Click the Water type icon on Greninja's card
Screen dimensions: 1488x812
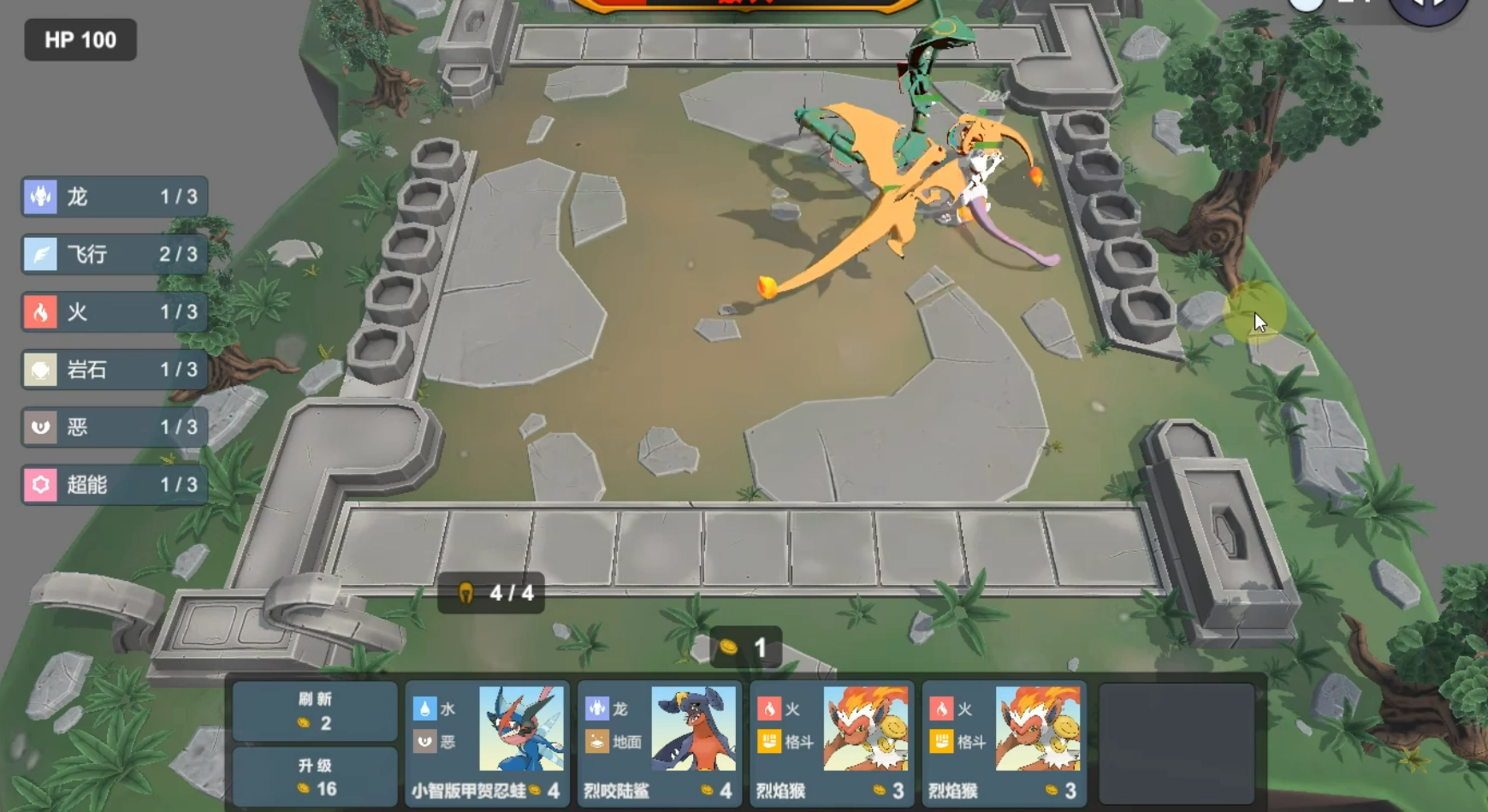tap(425, 709)
